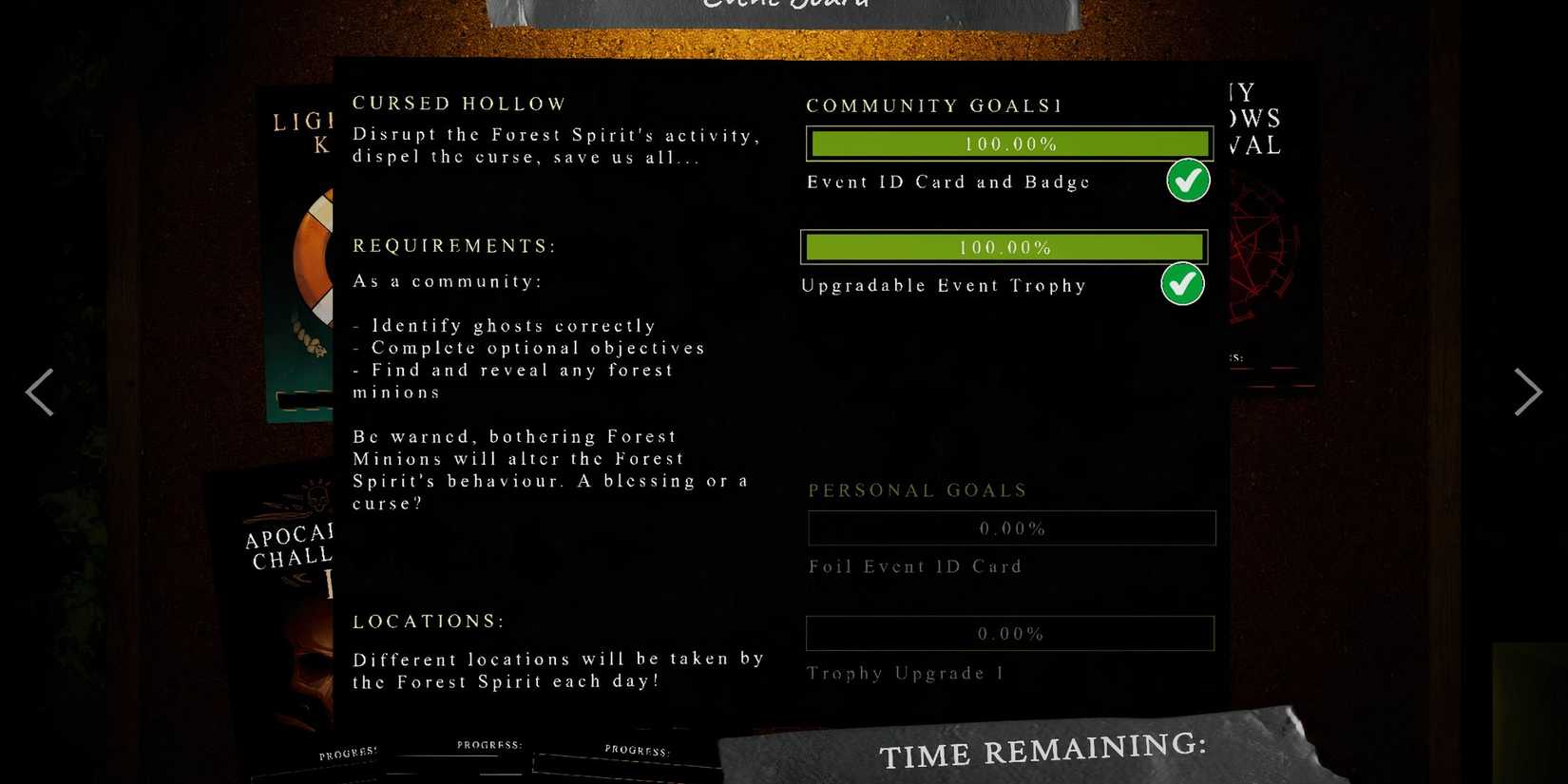Click the left arrow to view previous event
Screen dimensions: 1568x784
pyautogui.click(x=40, y=392)
